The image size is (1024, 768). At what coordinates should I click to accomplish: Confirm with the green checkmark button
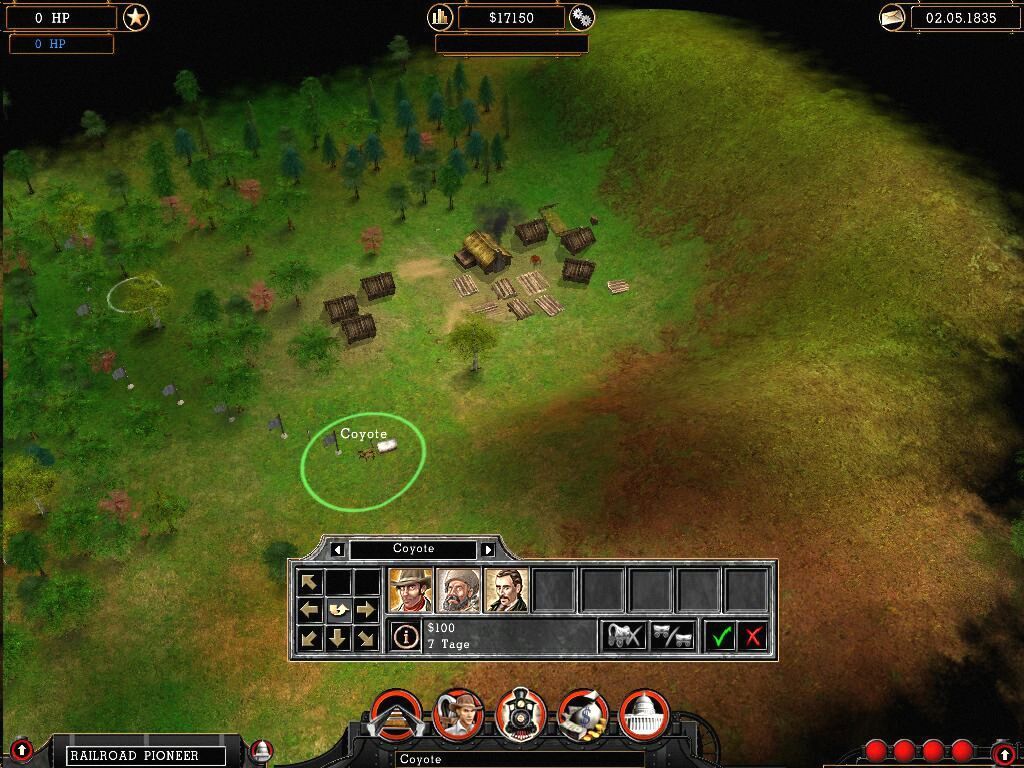click(721, 636)
